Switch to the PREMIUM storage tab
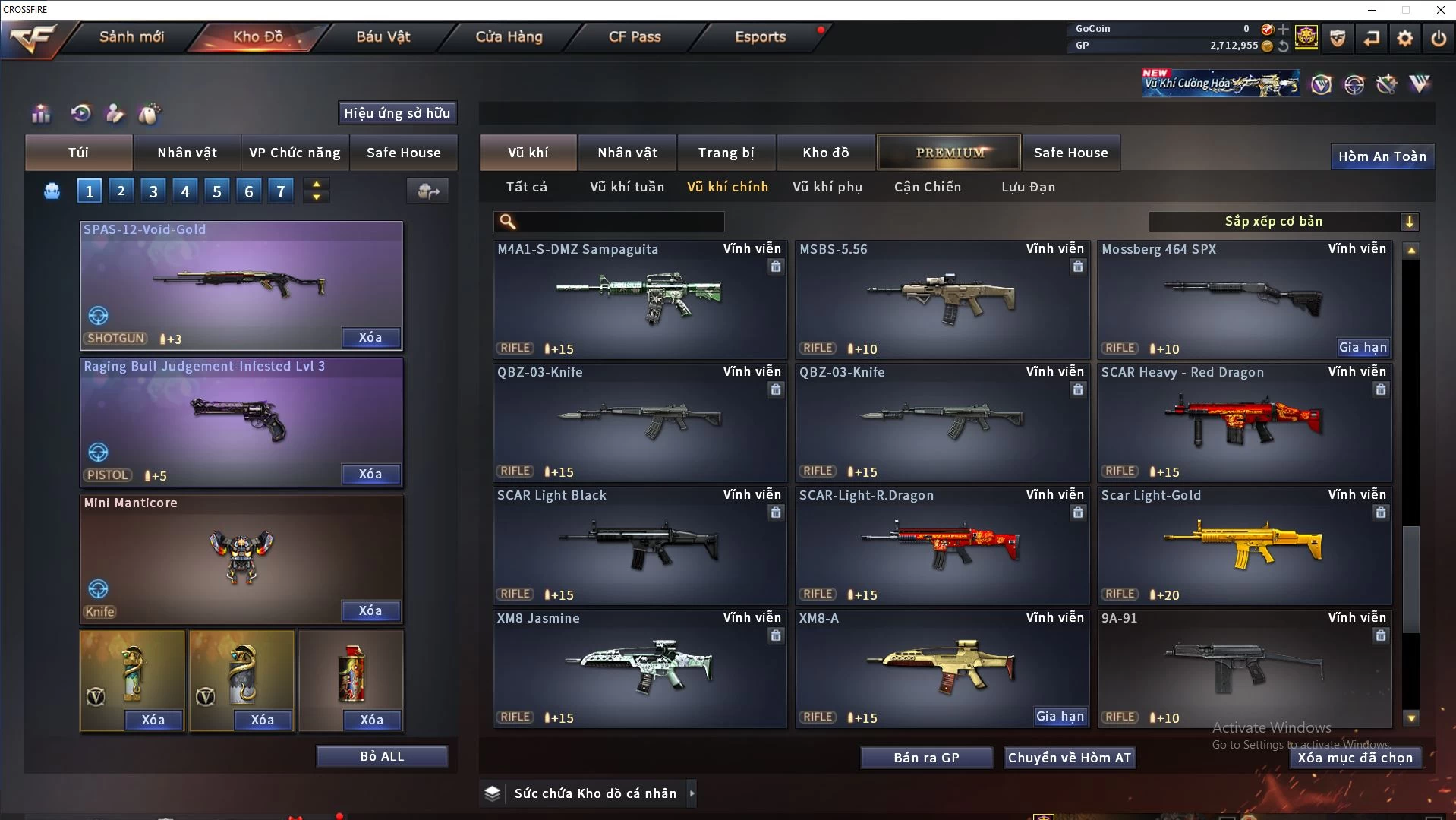 950,153
